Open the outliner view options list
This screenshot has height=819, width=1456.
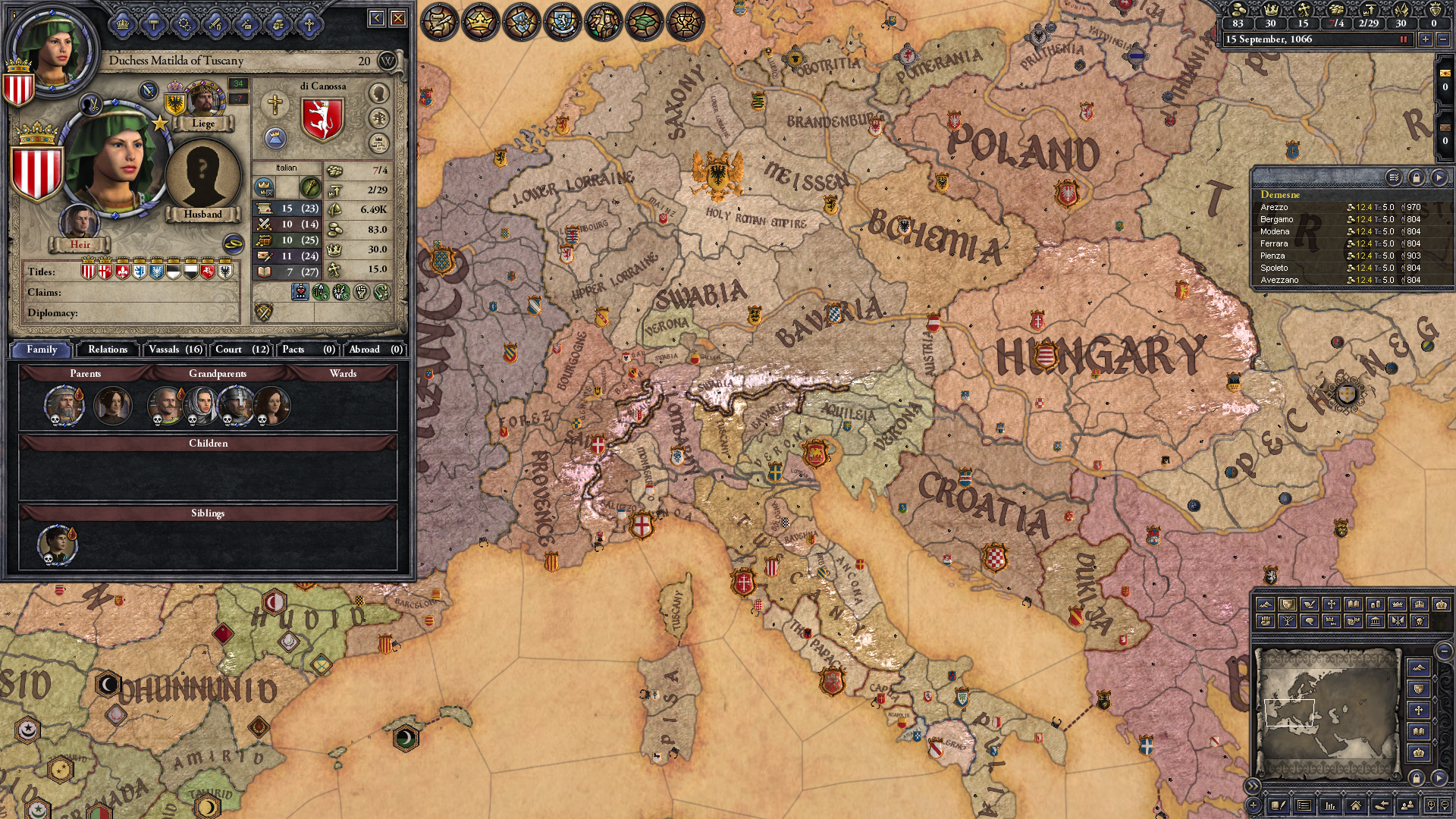pyautogui.click(x=1393, y=178)
